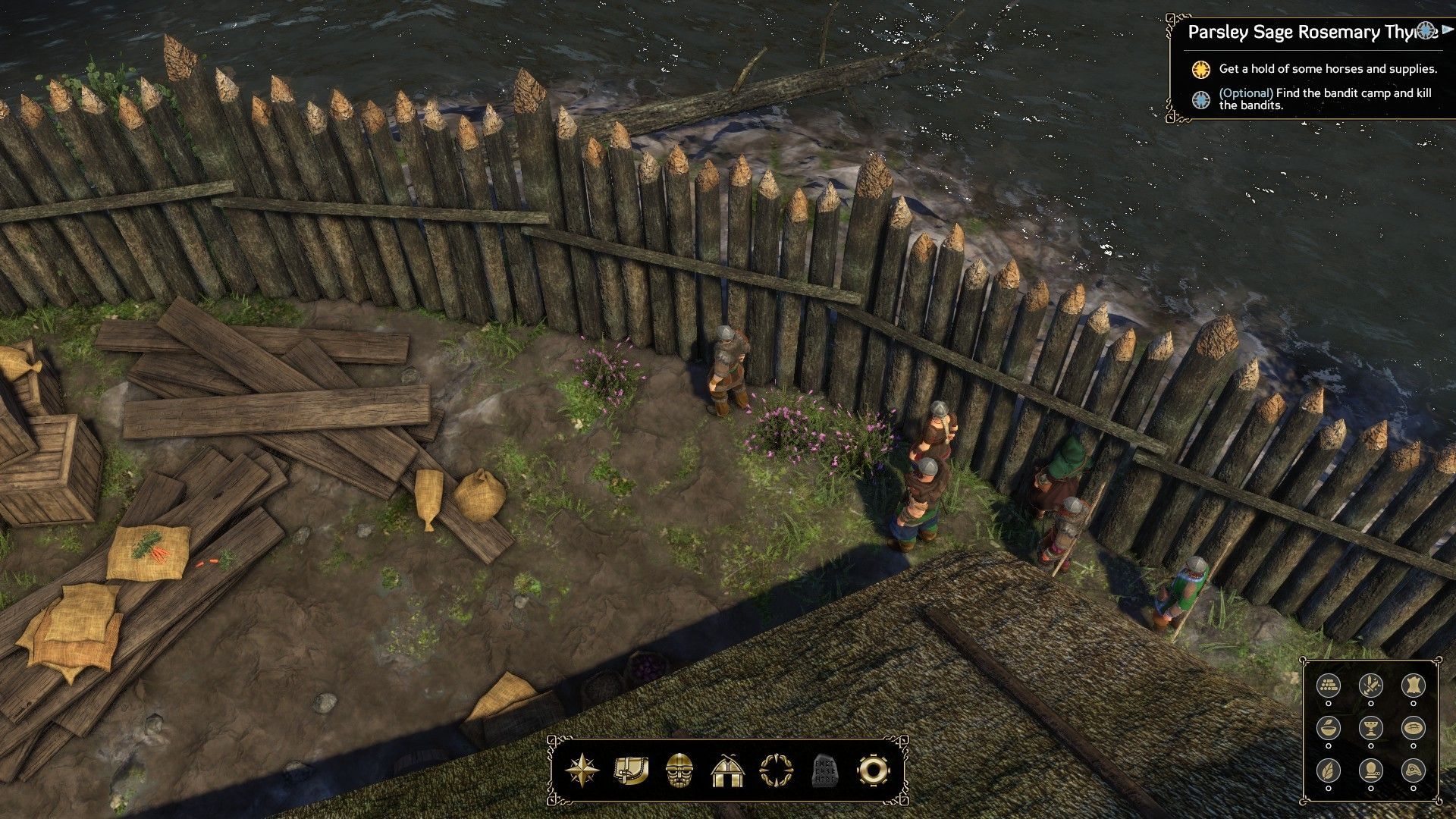Screen dimensions: 1456x819
Task: Select the crossed swords resource icon
Action: 1370,686
